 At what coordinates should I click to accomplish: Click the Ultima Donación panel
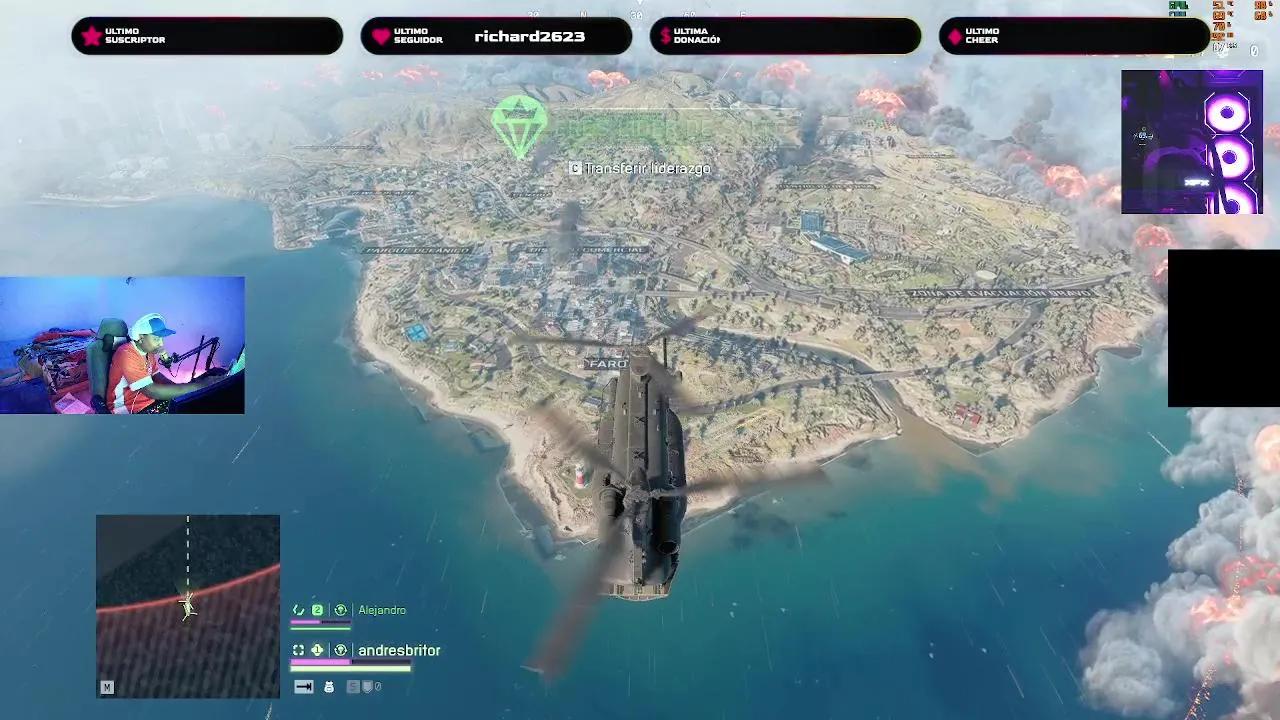pos(785,37)
